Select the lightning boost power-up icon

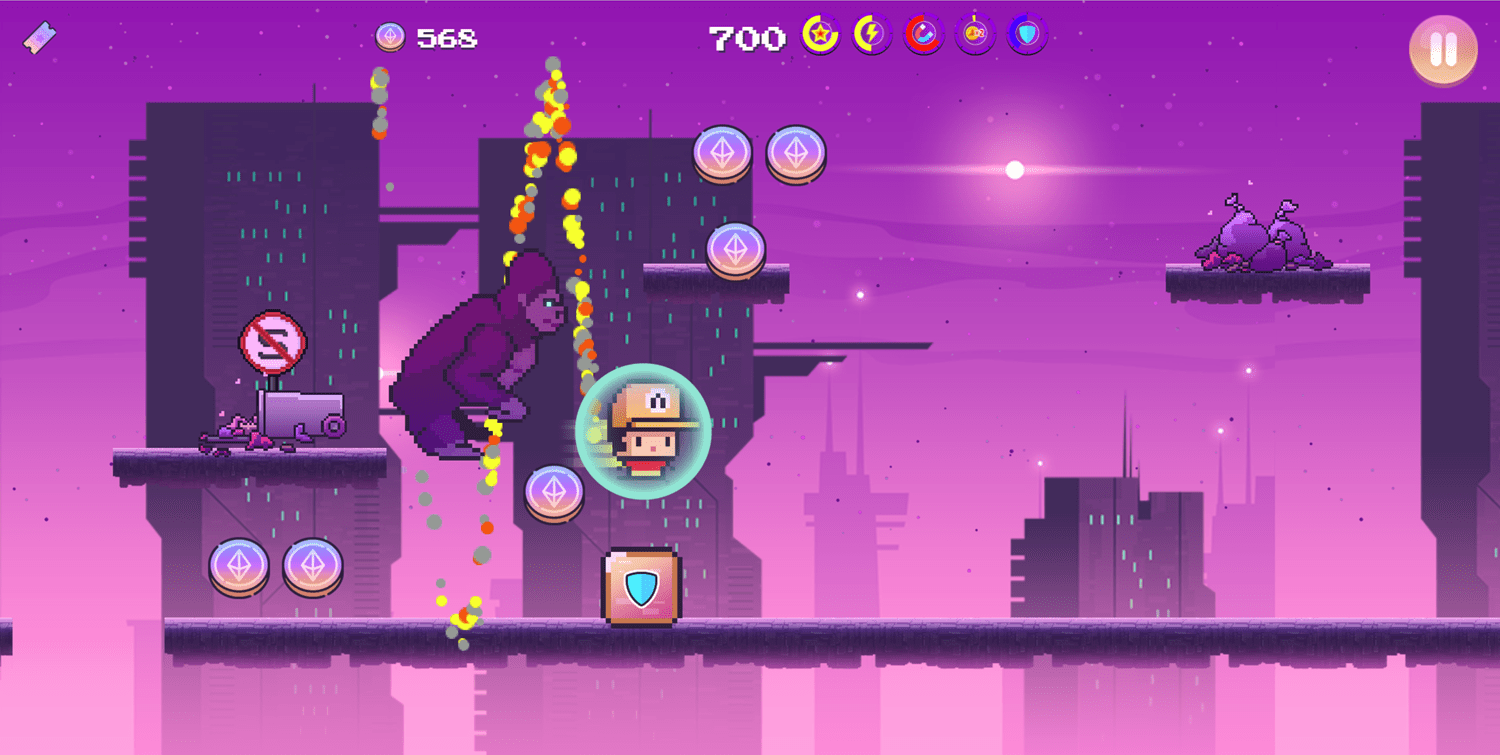870,36
